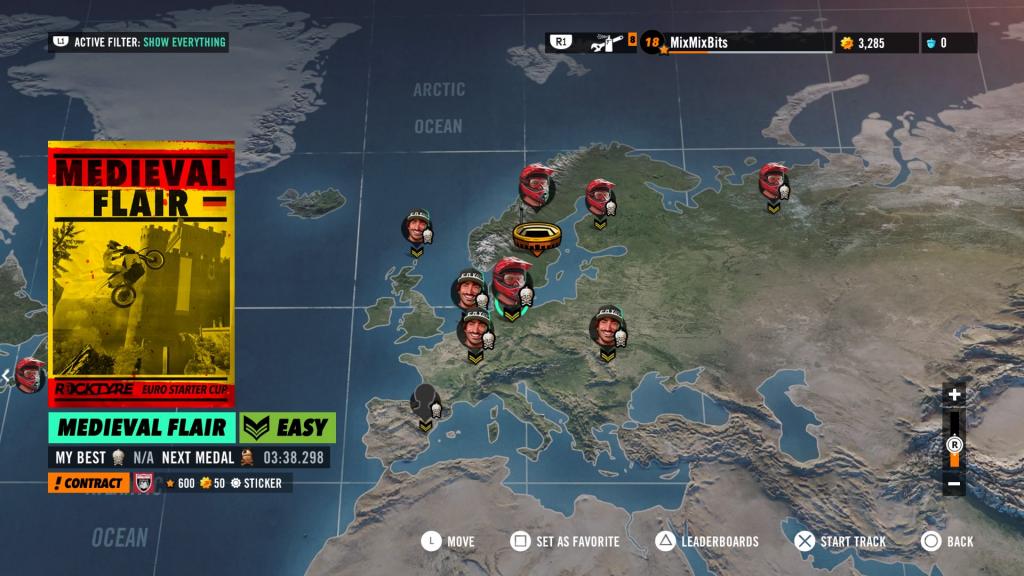Open the MixMixBits player profile
Image resolution: width=1024 pixels, height=576 pixels.
click(698, 42)
